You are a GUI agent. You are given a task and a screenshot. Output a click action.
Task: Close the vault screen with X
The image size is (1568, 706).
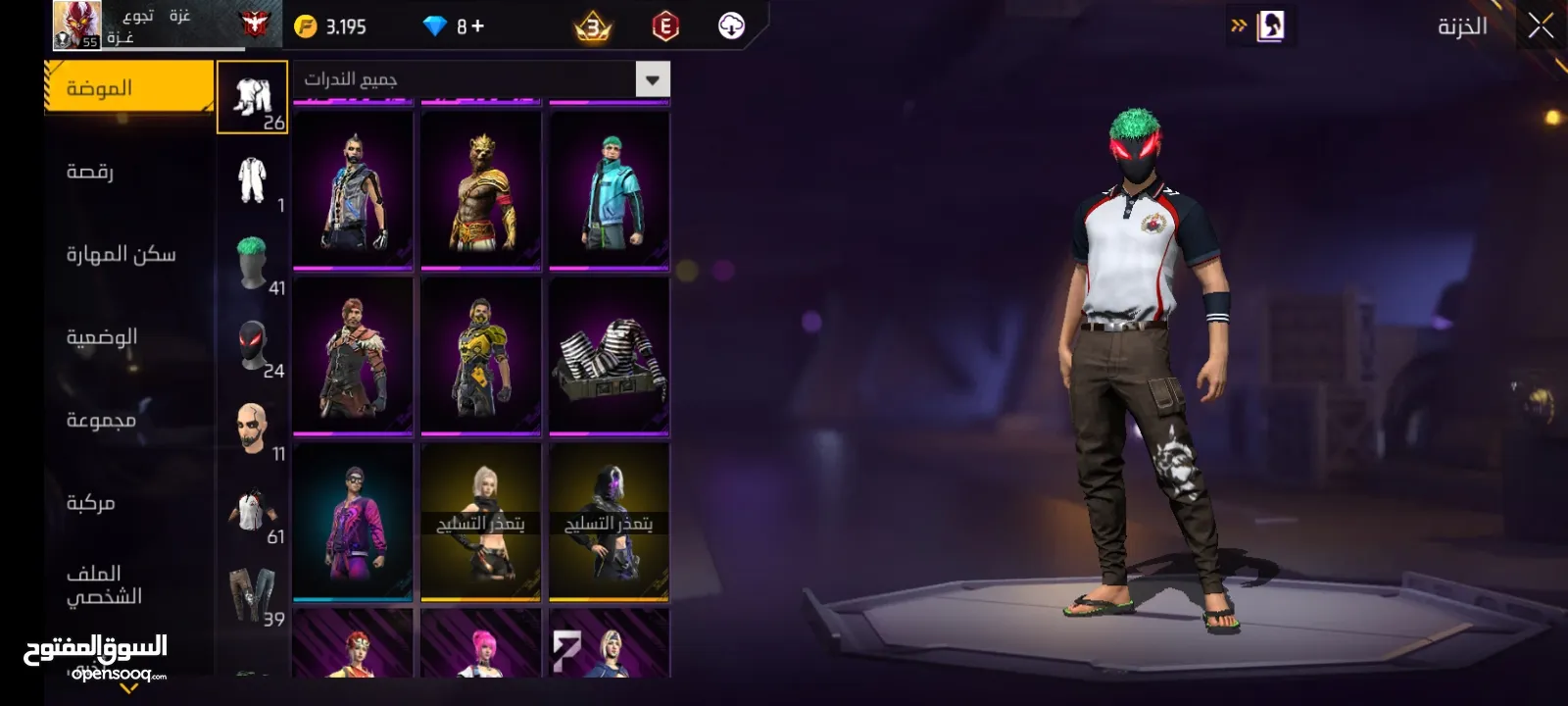tap(1541, 26)
